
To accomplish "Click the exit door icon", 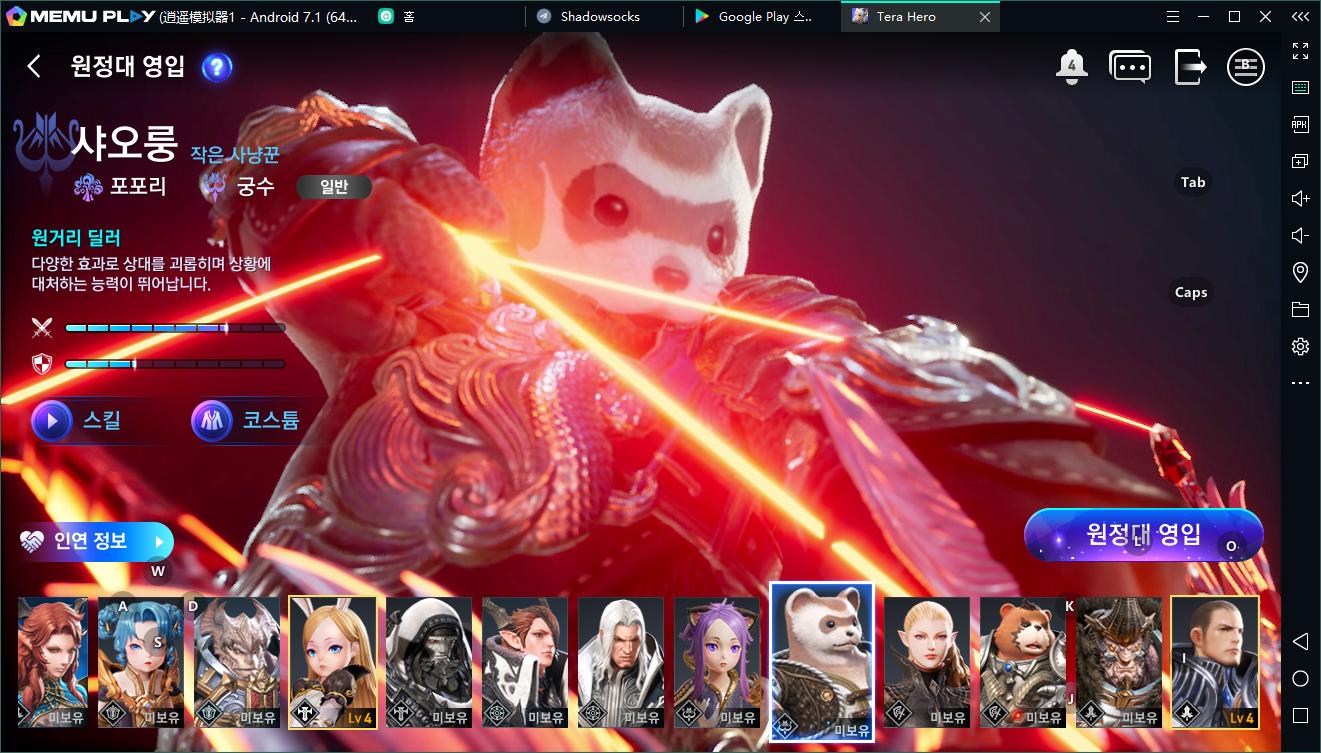I will 1190,67.
